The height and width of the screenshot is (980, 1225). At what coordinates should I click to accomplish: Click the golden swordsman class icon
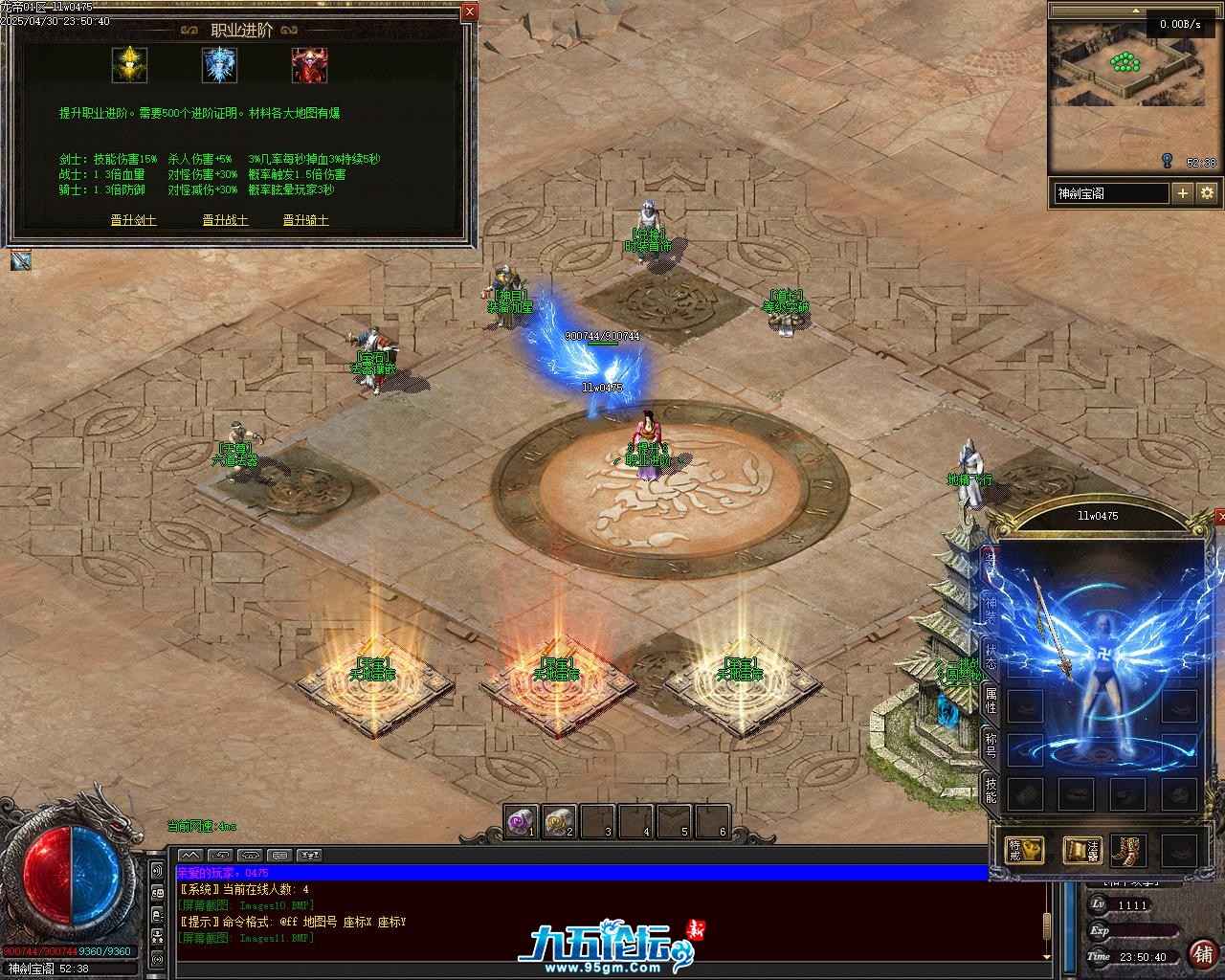[128, 65]
